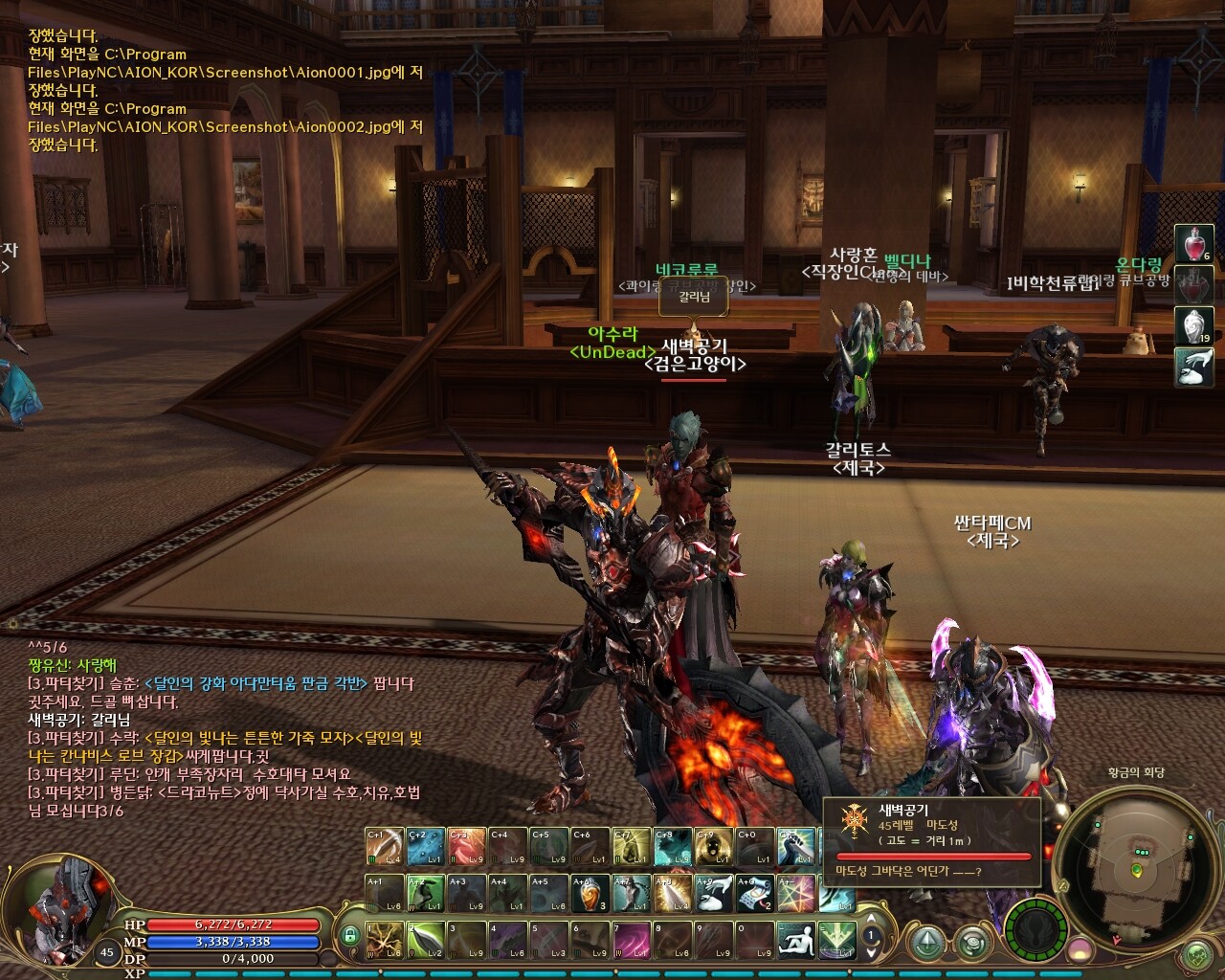Select the sitting figure rest action
This screenshot has height=980, width=1225.
pyautogui.click(x=795, y=940)
